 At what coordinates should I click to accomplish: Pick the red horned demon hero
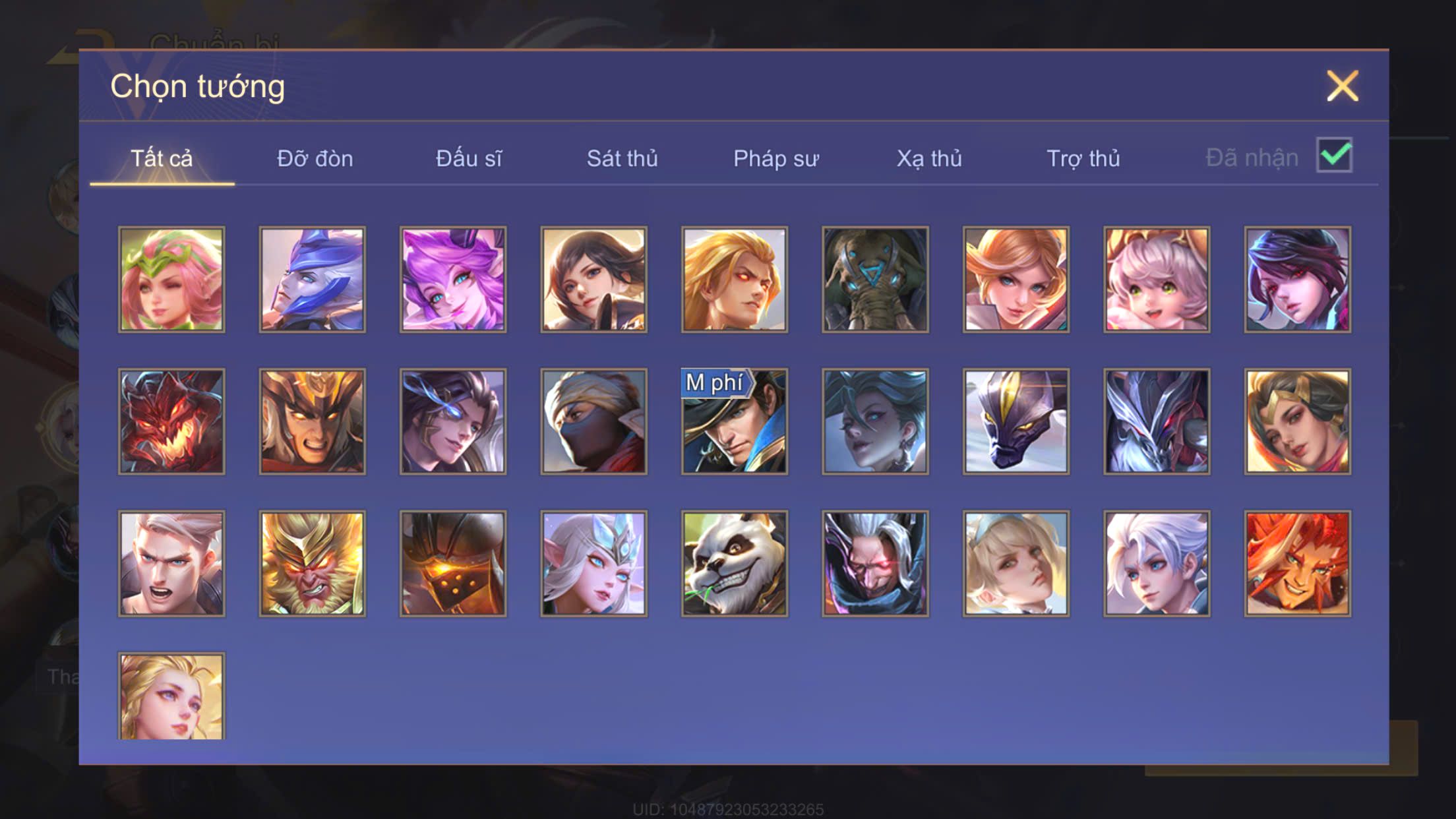click(x=171, y=421)
